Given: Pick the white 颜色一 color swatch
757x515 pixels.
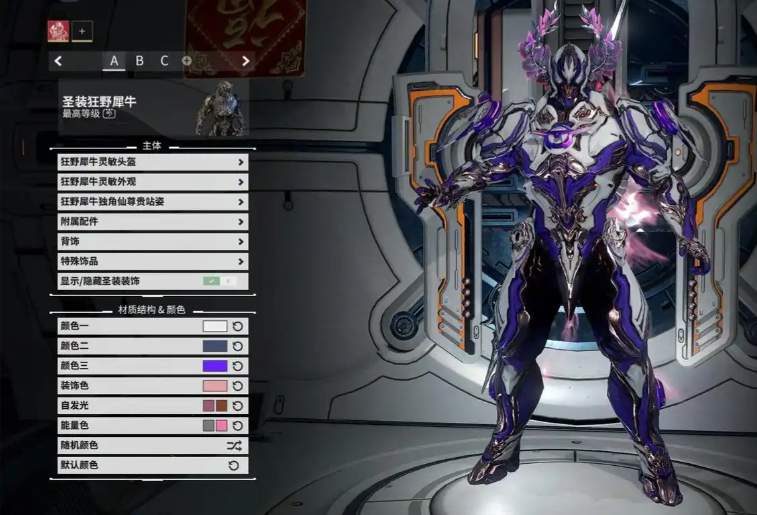Looking at the screenshot, I should pos(215,326).
